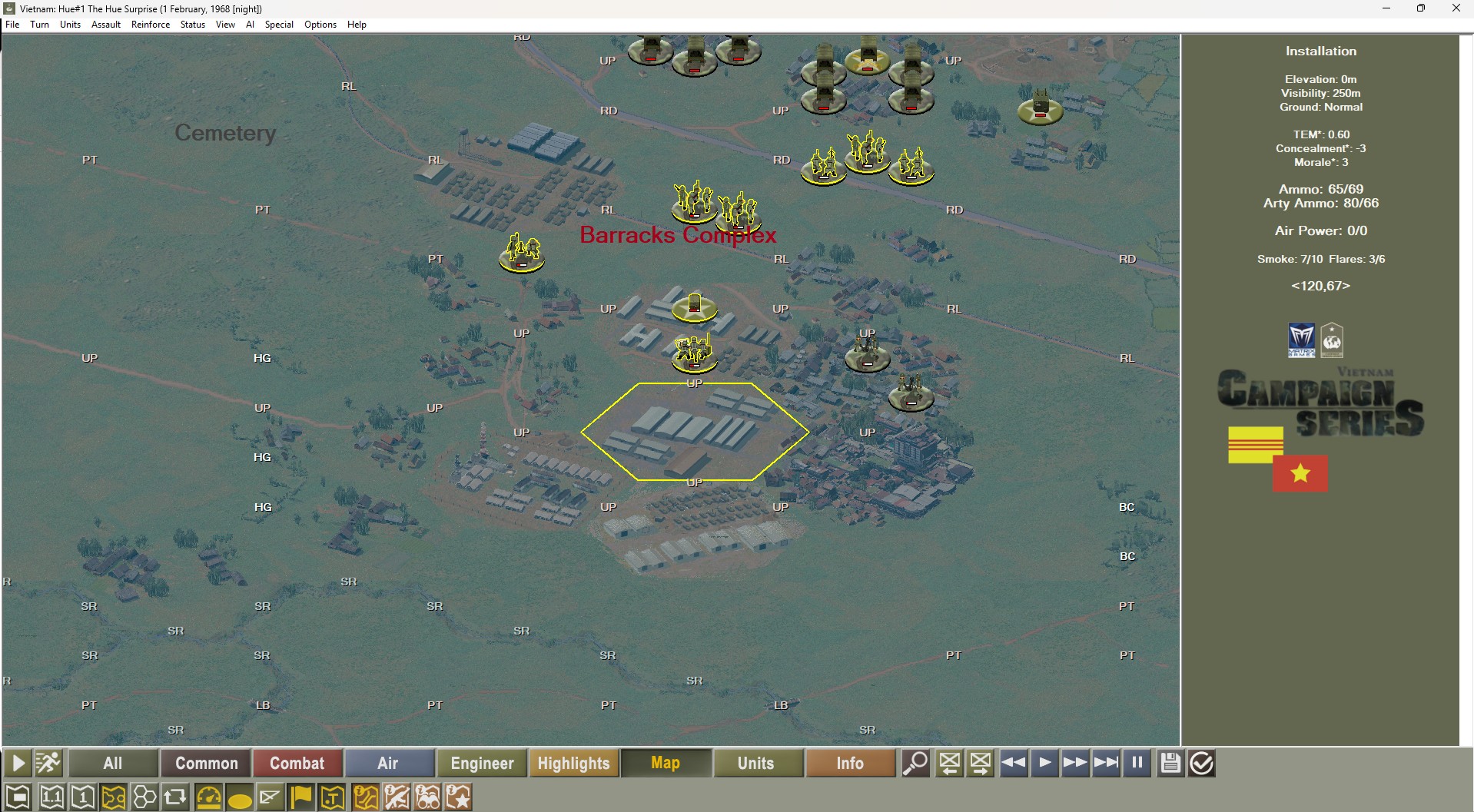Toggle the hex grid display
The height and width of the screenshot is (812, 1474).
[x=144, y=797]
